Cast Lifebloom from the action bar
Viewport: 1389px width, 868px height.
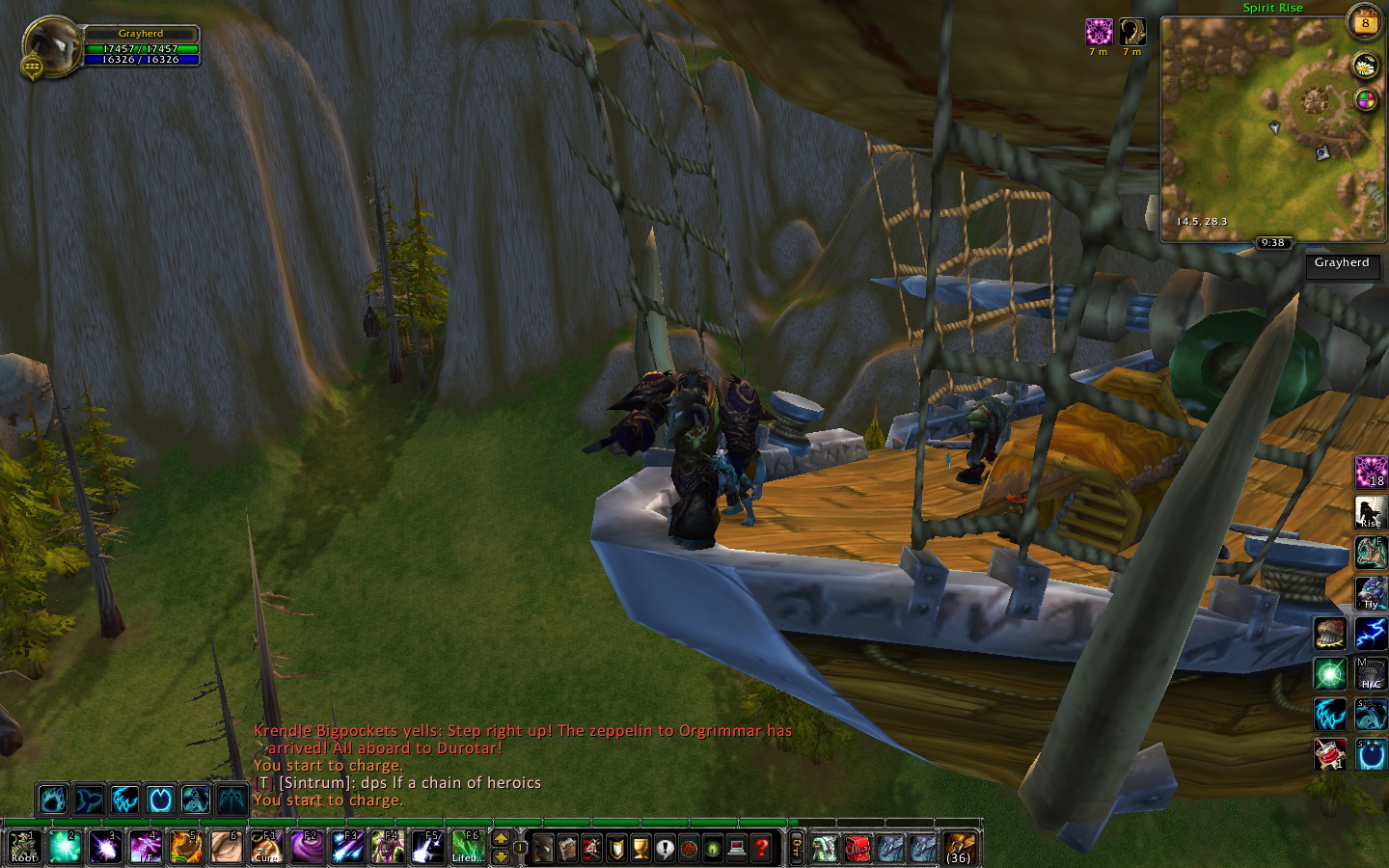tap(468, 847)
